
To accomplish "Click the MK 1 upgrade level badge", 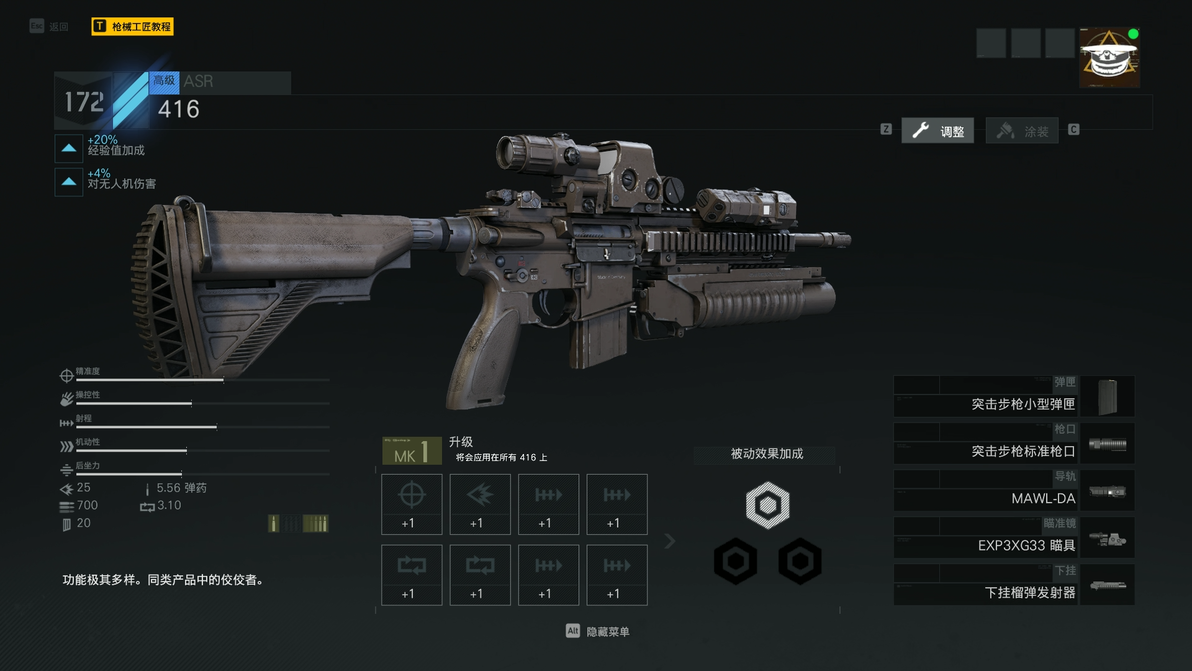I will pos(412,451).
